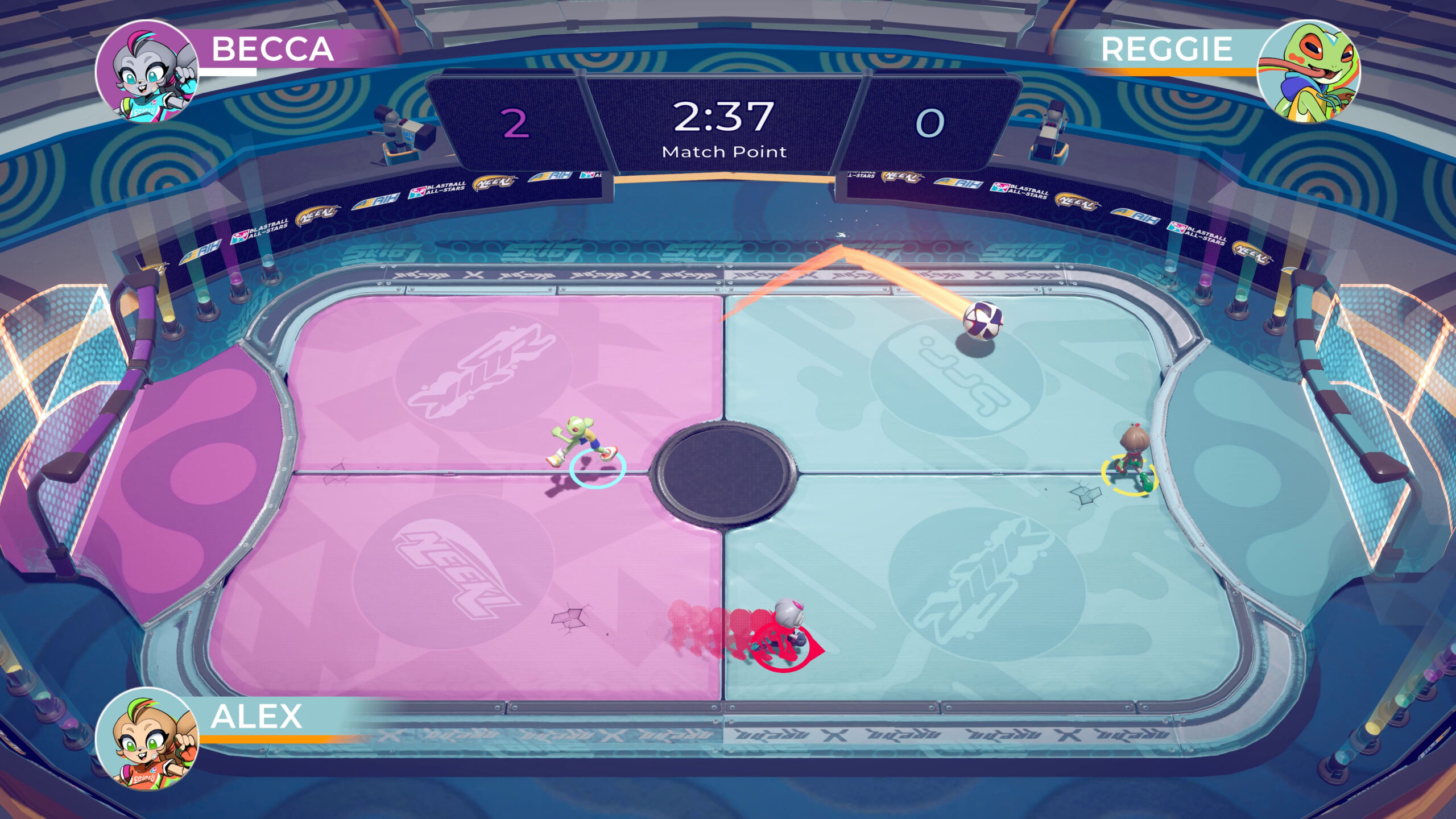Select Becca's player portrait
This screenshot has width=1456, height=819.
click(x=147, y=71)
